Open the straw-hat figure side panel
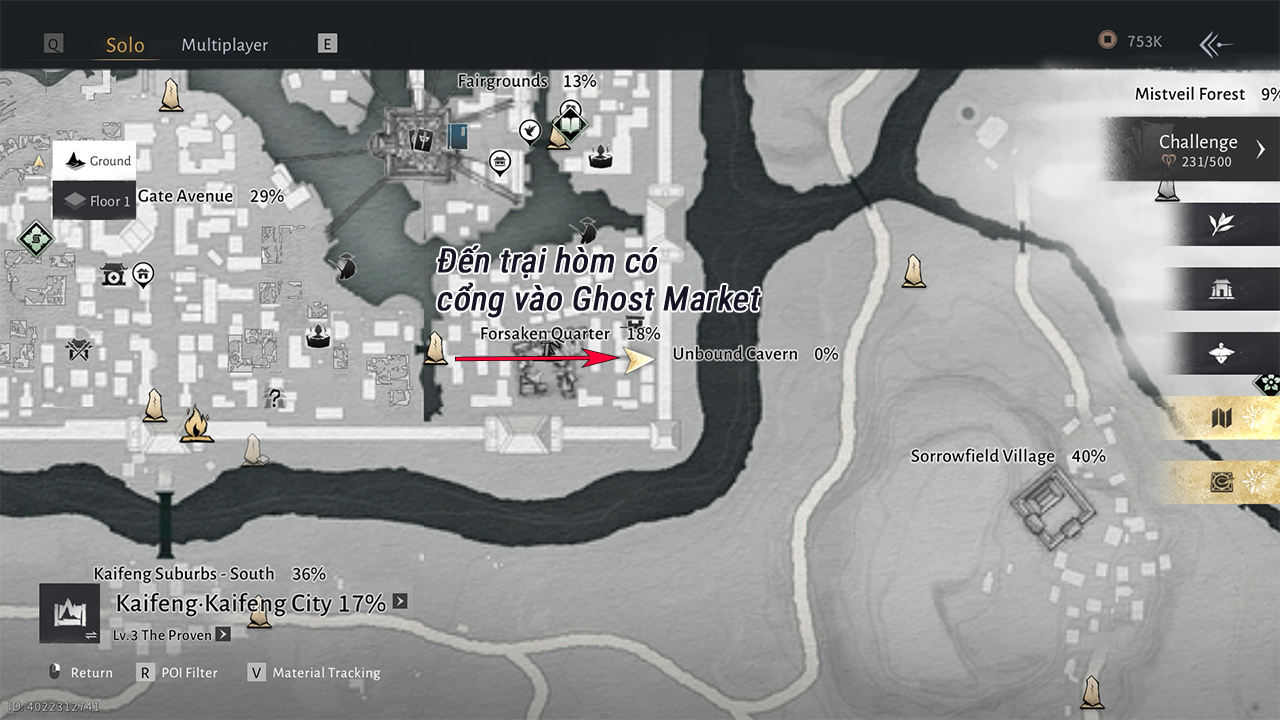Screen dimensions: 1280x720 pyautogui.click(x=1221, y=353)
